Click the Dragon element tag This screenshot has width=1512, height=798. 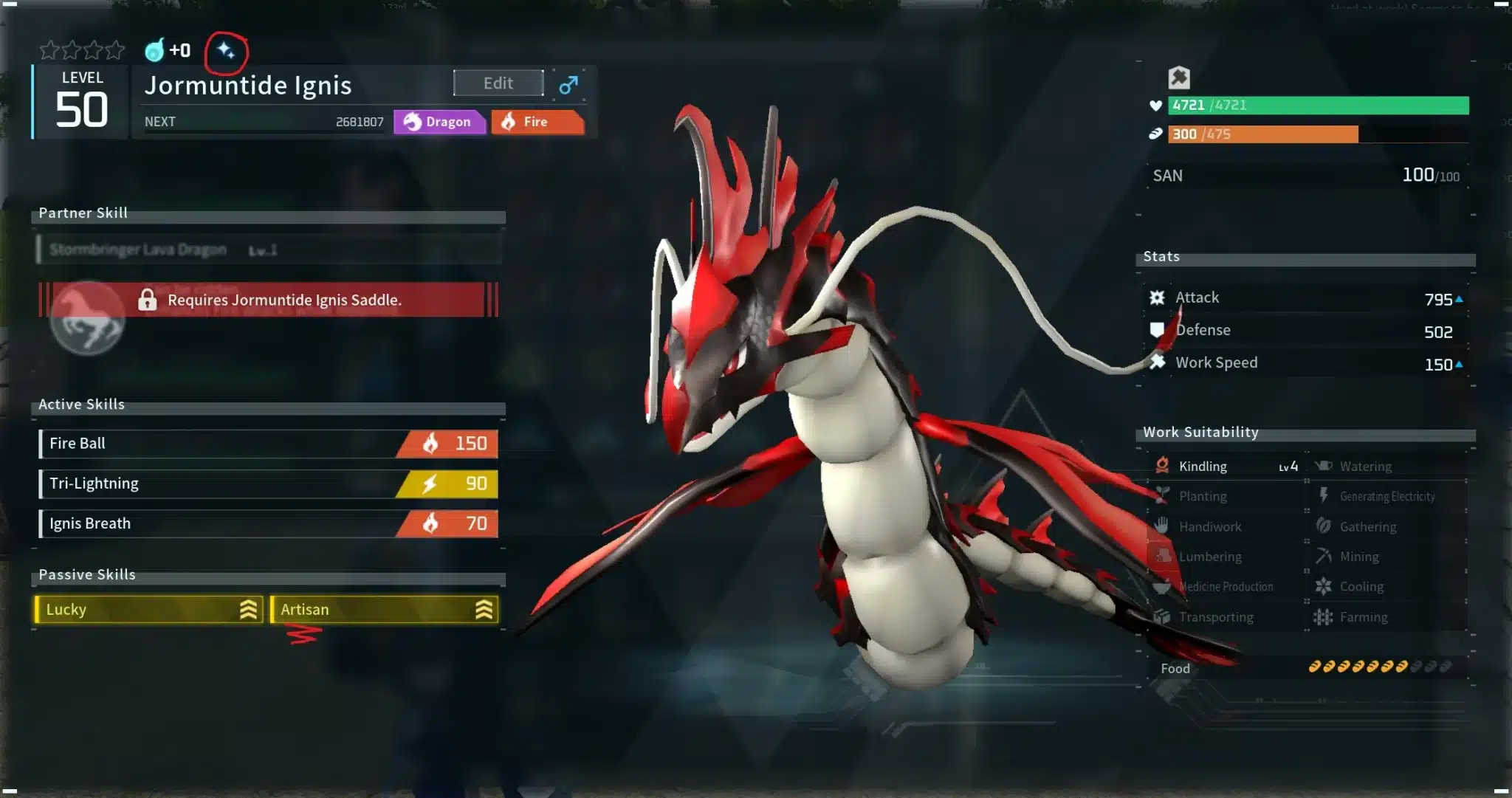(x=439, y=122)
